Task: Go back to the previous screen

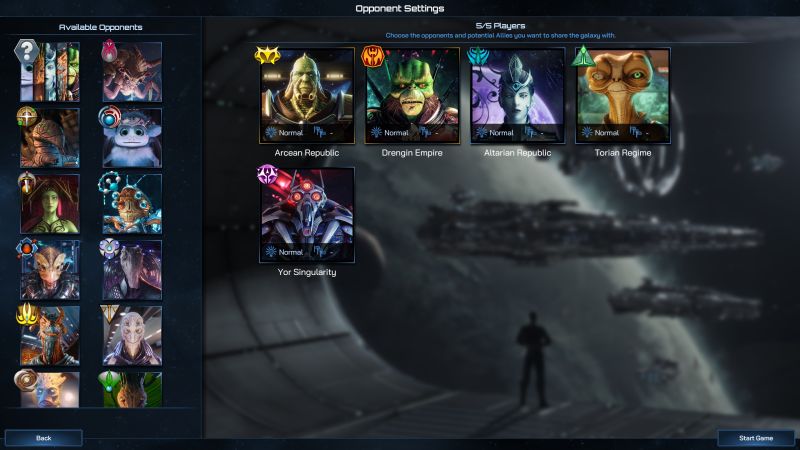Action: (x=44, y=438)
